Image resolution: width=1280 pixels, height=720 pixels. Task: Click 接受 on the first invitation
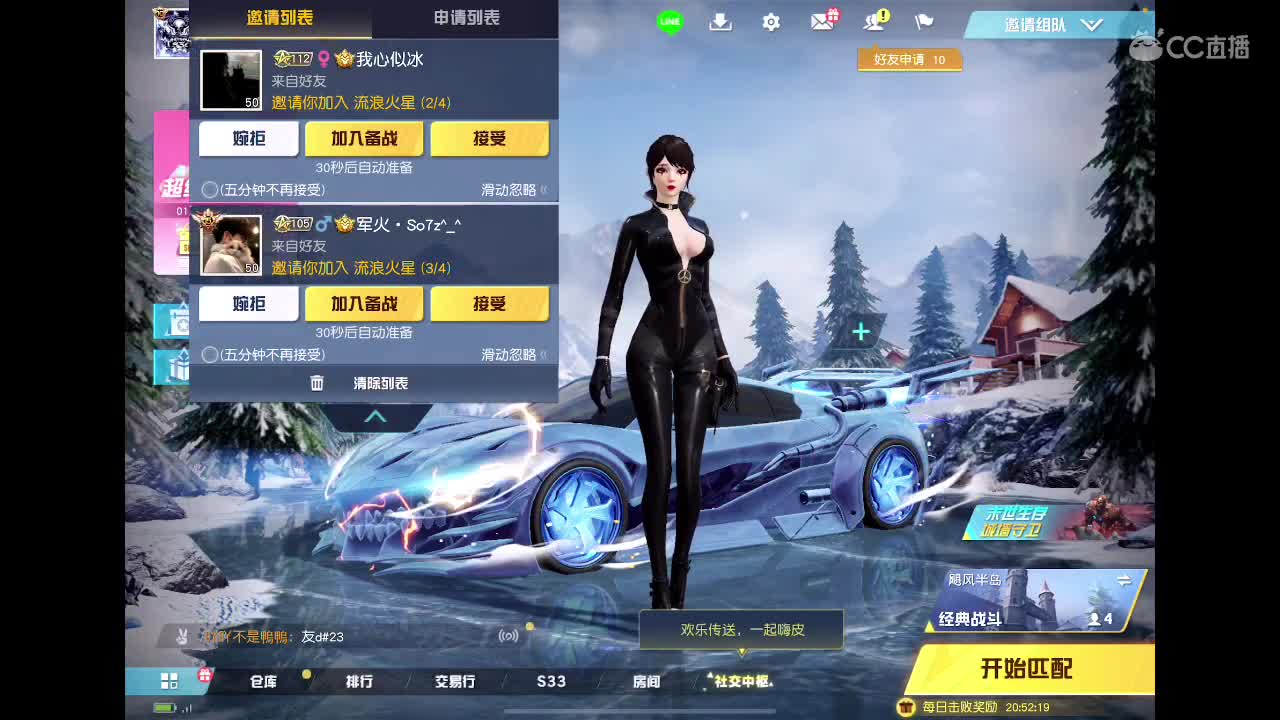(490, 139)
